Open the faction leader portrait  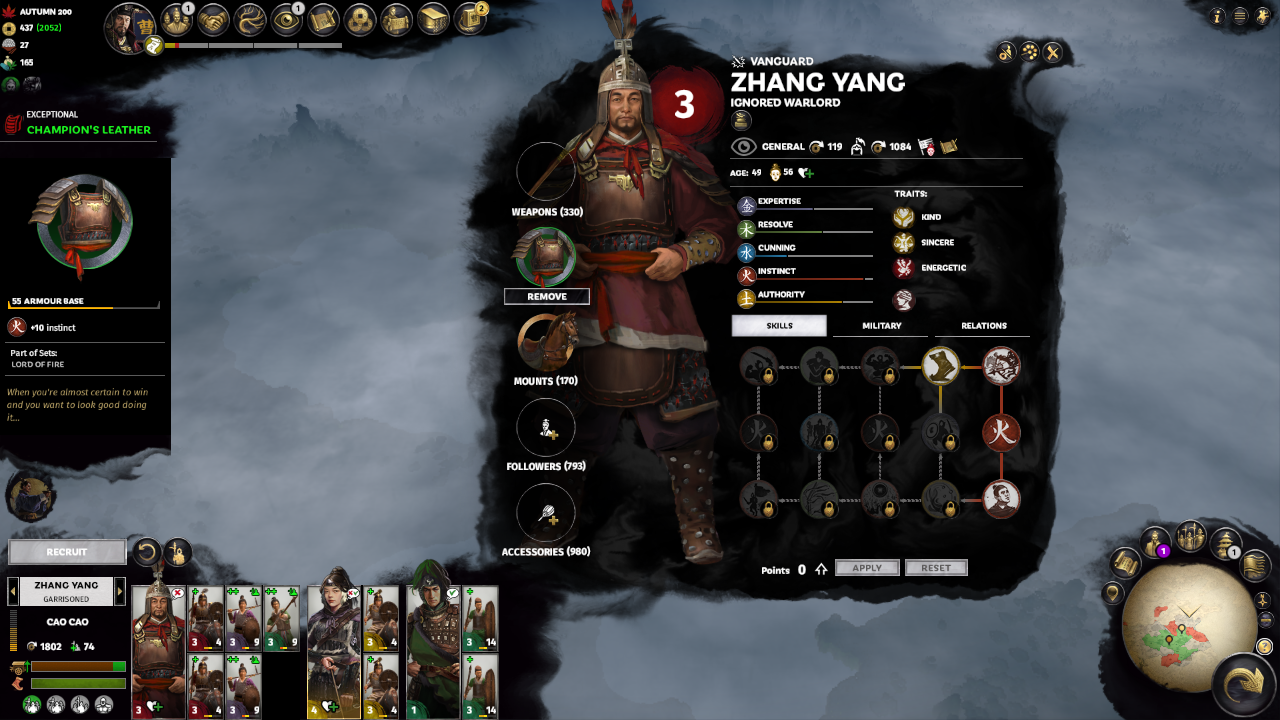(129, 28)
